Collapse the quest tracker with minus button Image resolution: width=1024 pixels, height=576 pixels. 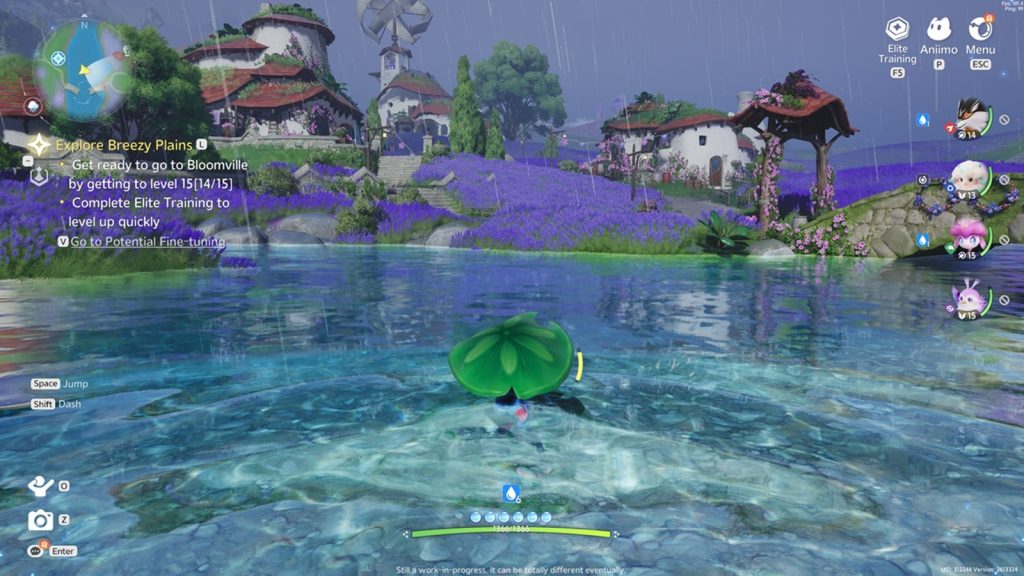click(28, 160)
